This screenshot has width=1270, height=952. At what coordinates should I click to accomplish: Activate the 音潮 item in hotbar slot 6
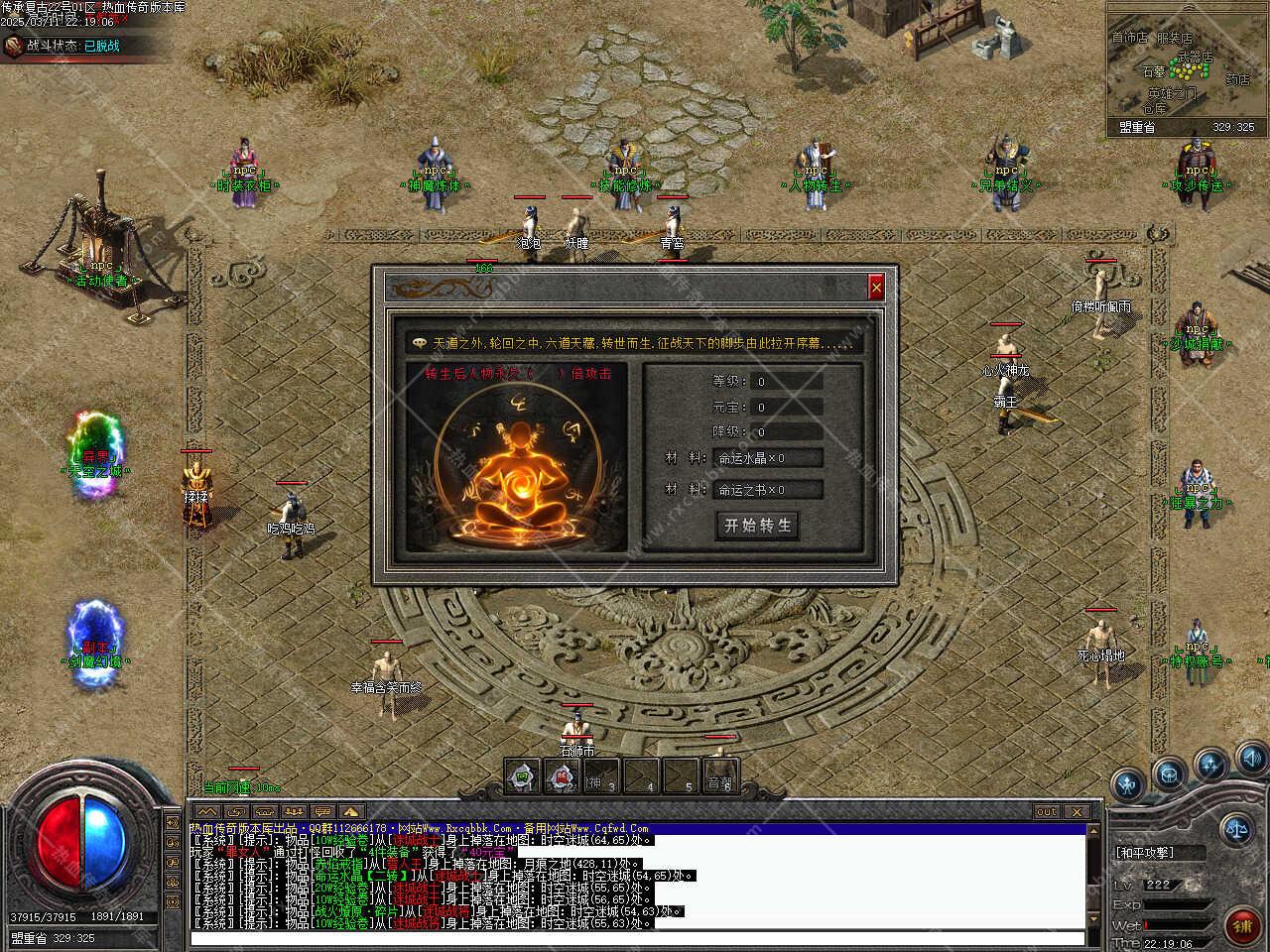click(x=719, y=777)
